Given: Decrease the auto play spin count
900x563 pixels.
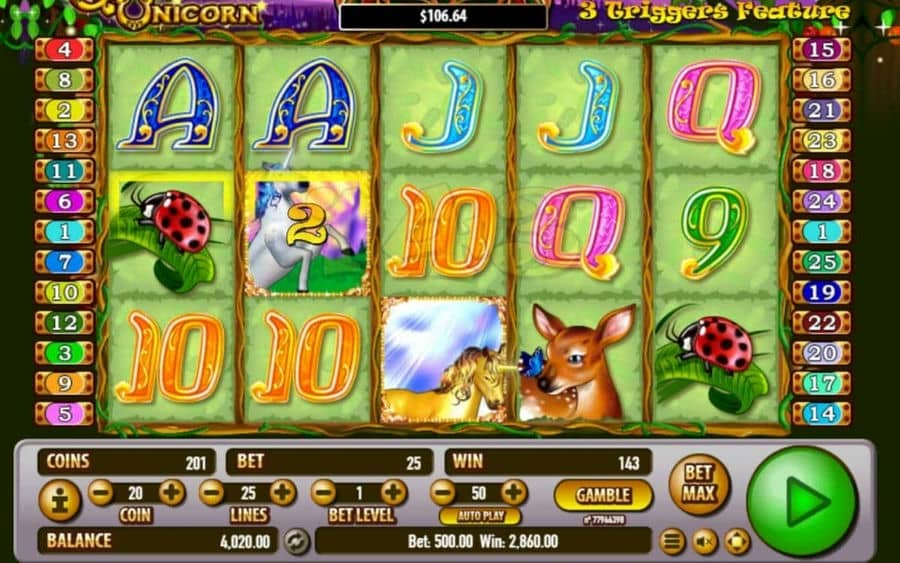Looking at the screenshot, I should (443, 492).
